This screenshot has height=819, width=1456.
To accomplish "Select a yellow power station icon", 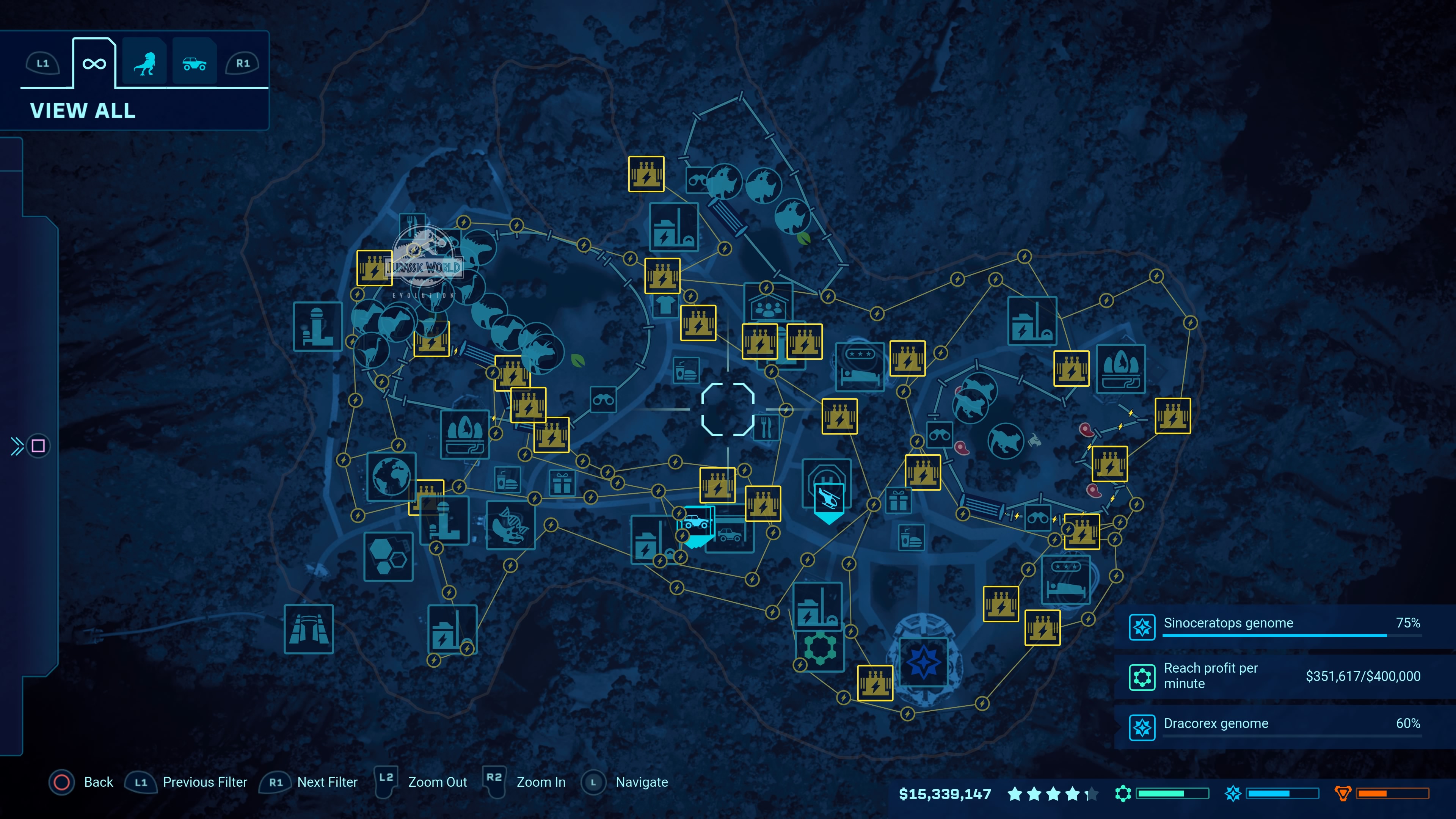I will (646, 174).
